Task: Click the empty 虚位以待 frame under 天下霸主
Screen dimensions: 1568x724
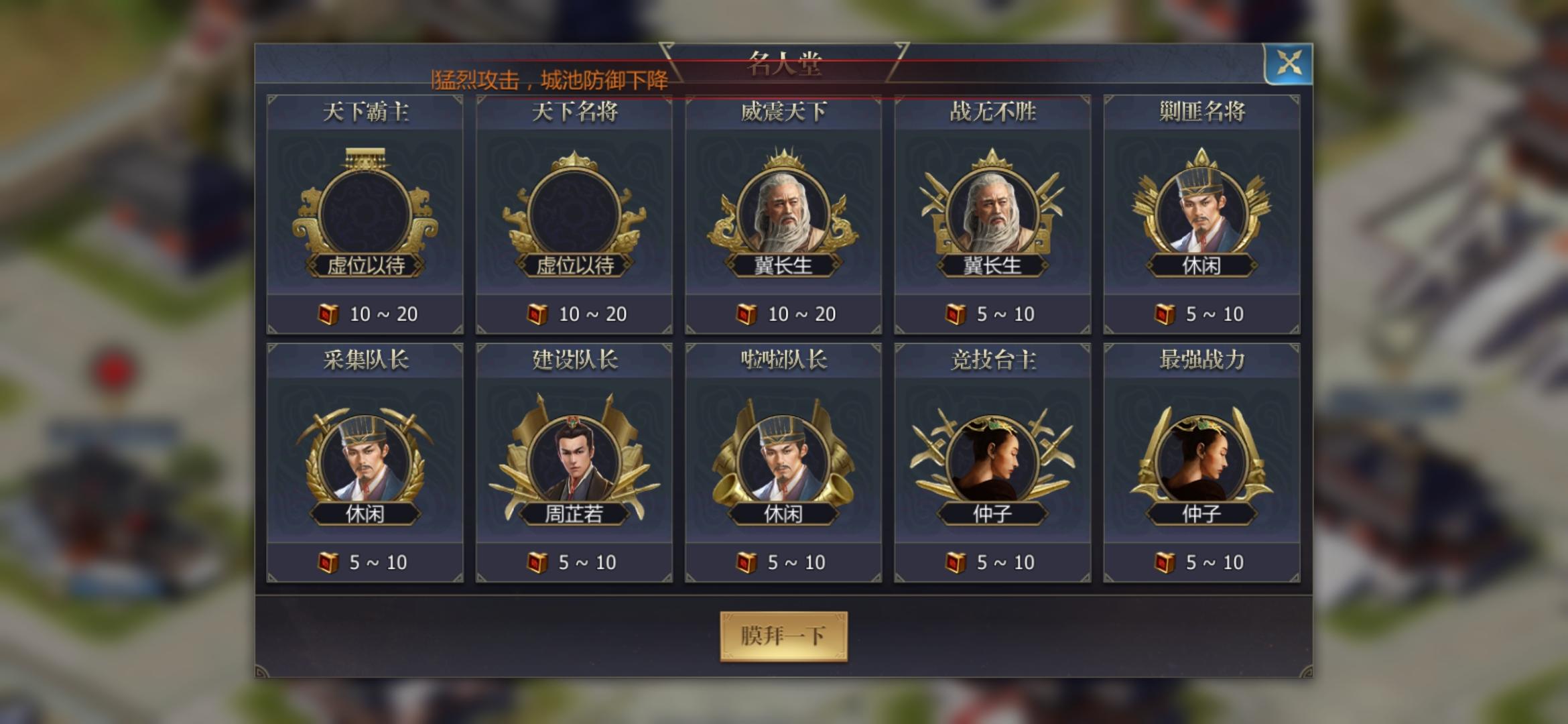Action: [x=364, y=208]
